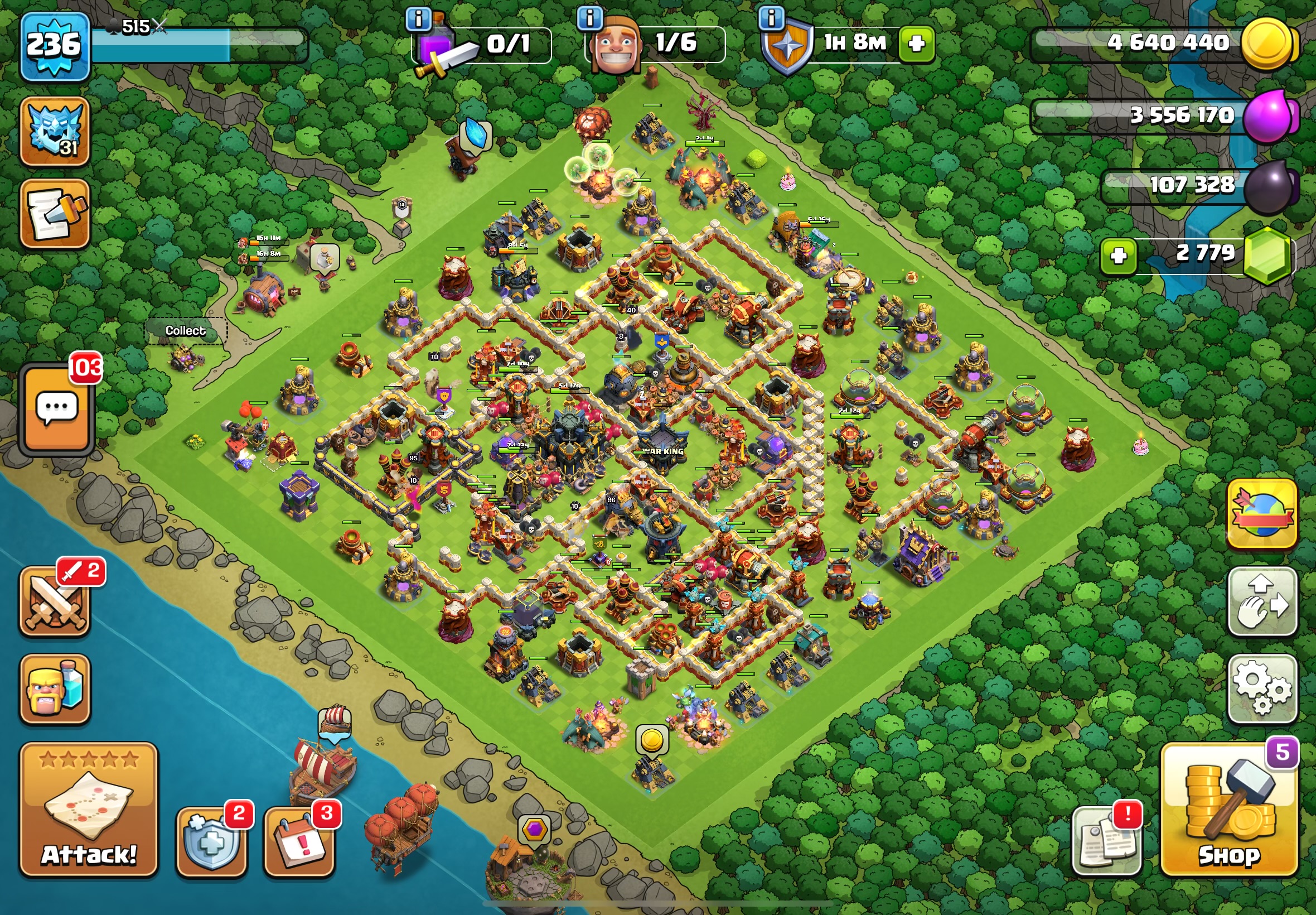1316x915 pixels.
Task: Open the league trophy badge
Action: tap(55, 132)
